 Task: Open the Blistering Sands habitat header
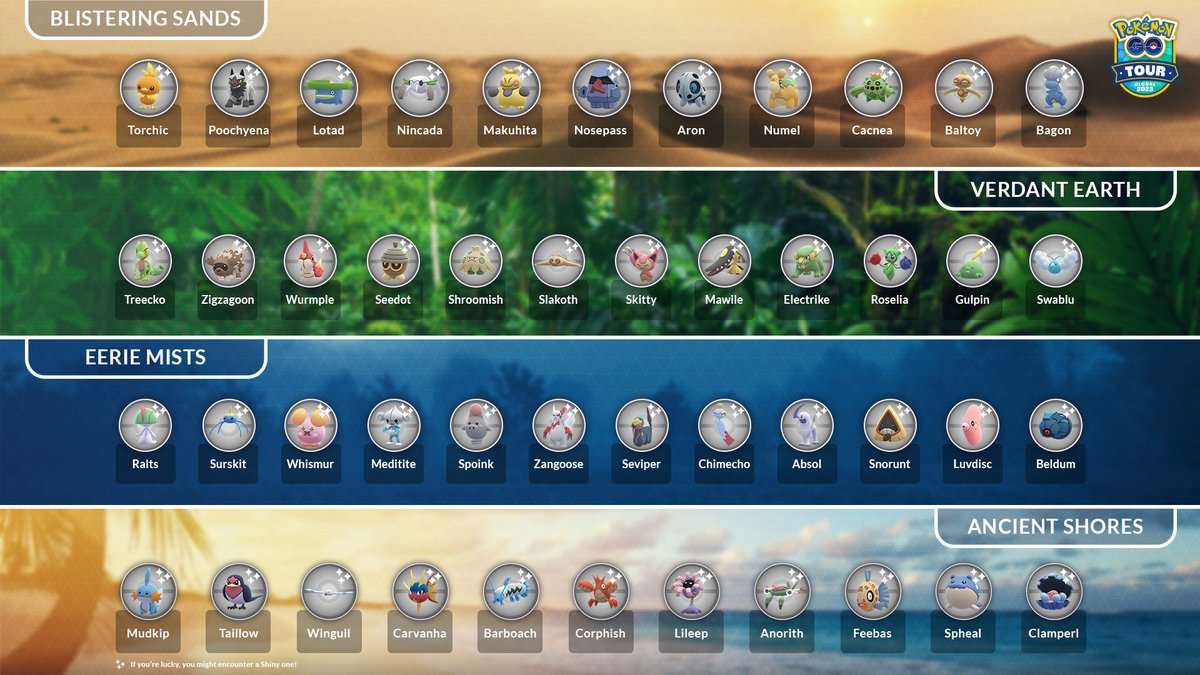point(145,18)
